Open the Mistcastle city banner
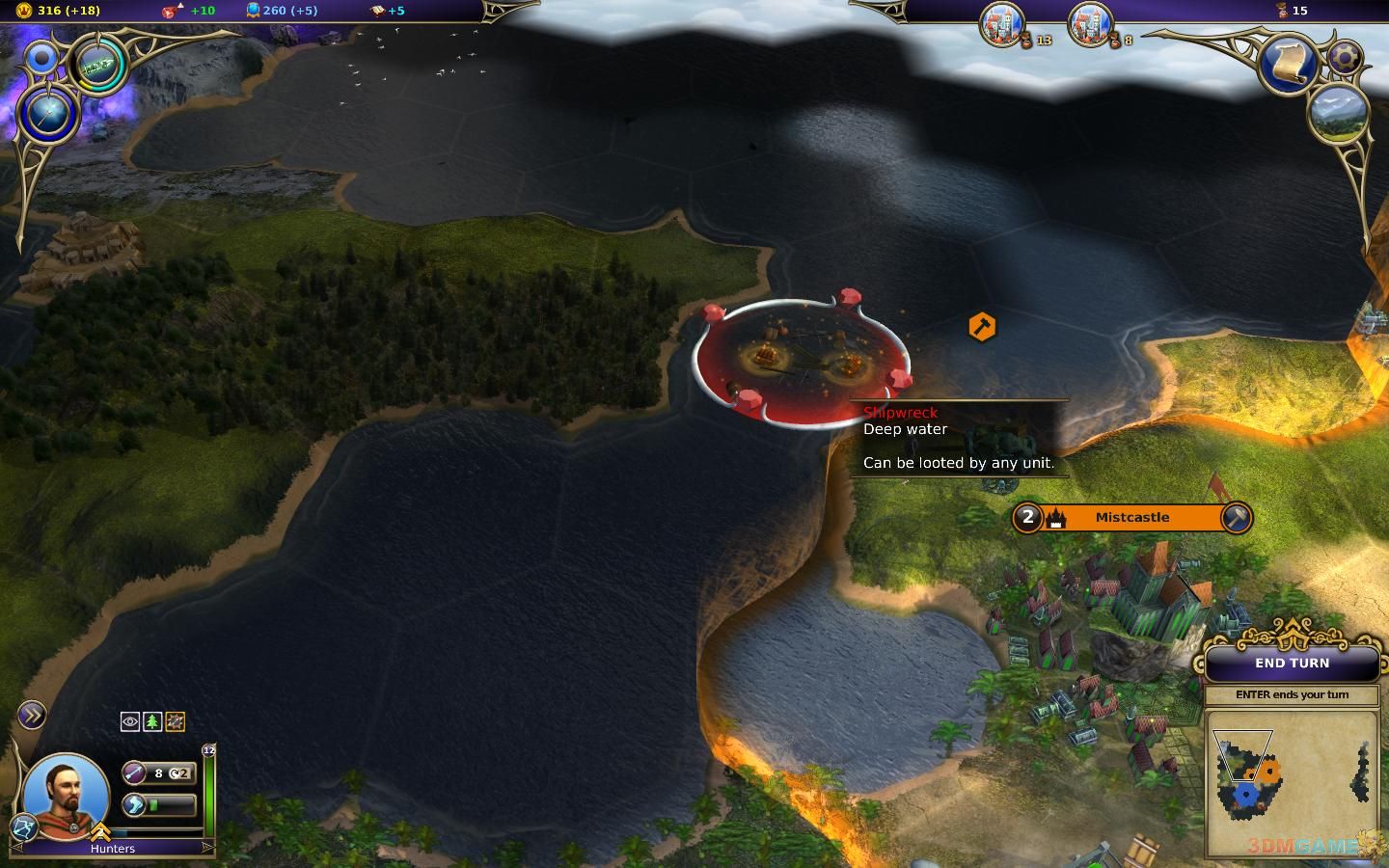The height and width of the screenshot is (868, 1389). tap(1131, 518)
